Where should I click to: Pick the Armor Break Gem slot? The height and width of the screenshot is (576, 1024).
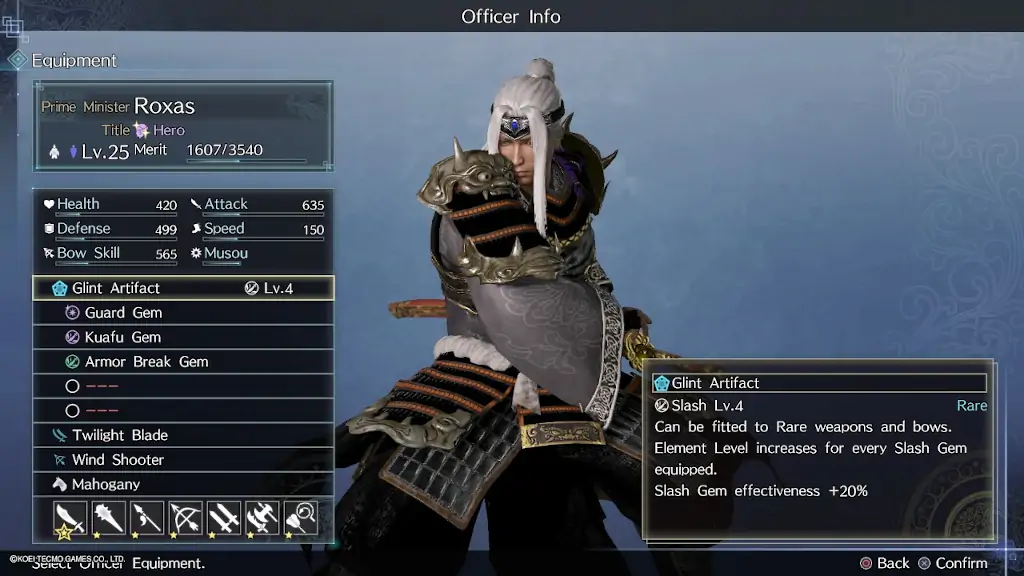point(183,362)
